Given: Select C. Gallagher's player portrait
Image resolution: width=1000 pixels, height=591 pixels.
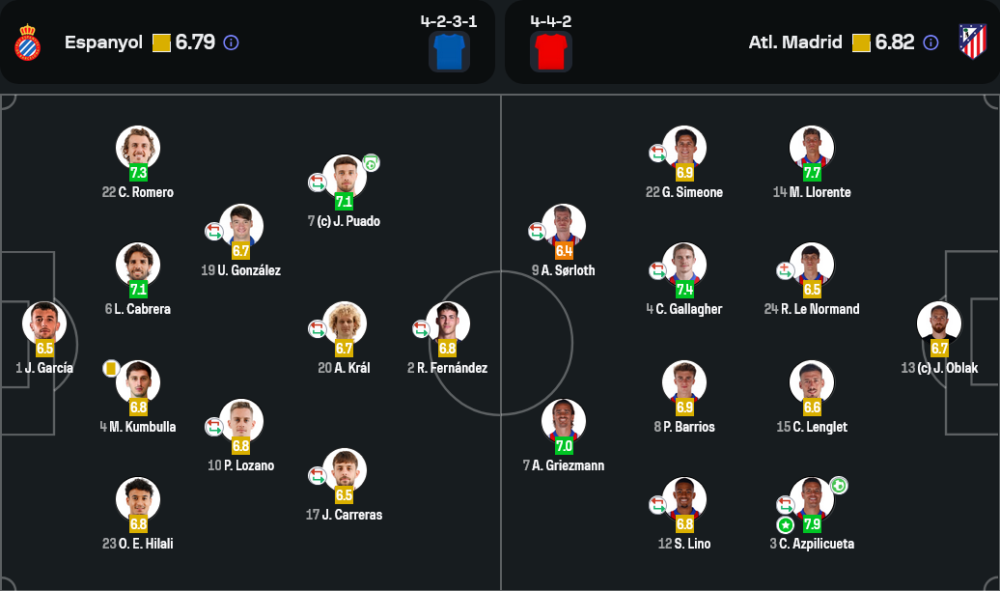Looking at the screenshot, I should pyautogui.click(x=684, y=265).
